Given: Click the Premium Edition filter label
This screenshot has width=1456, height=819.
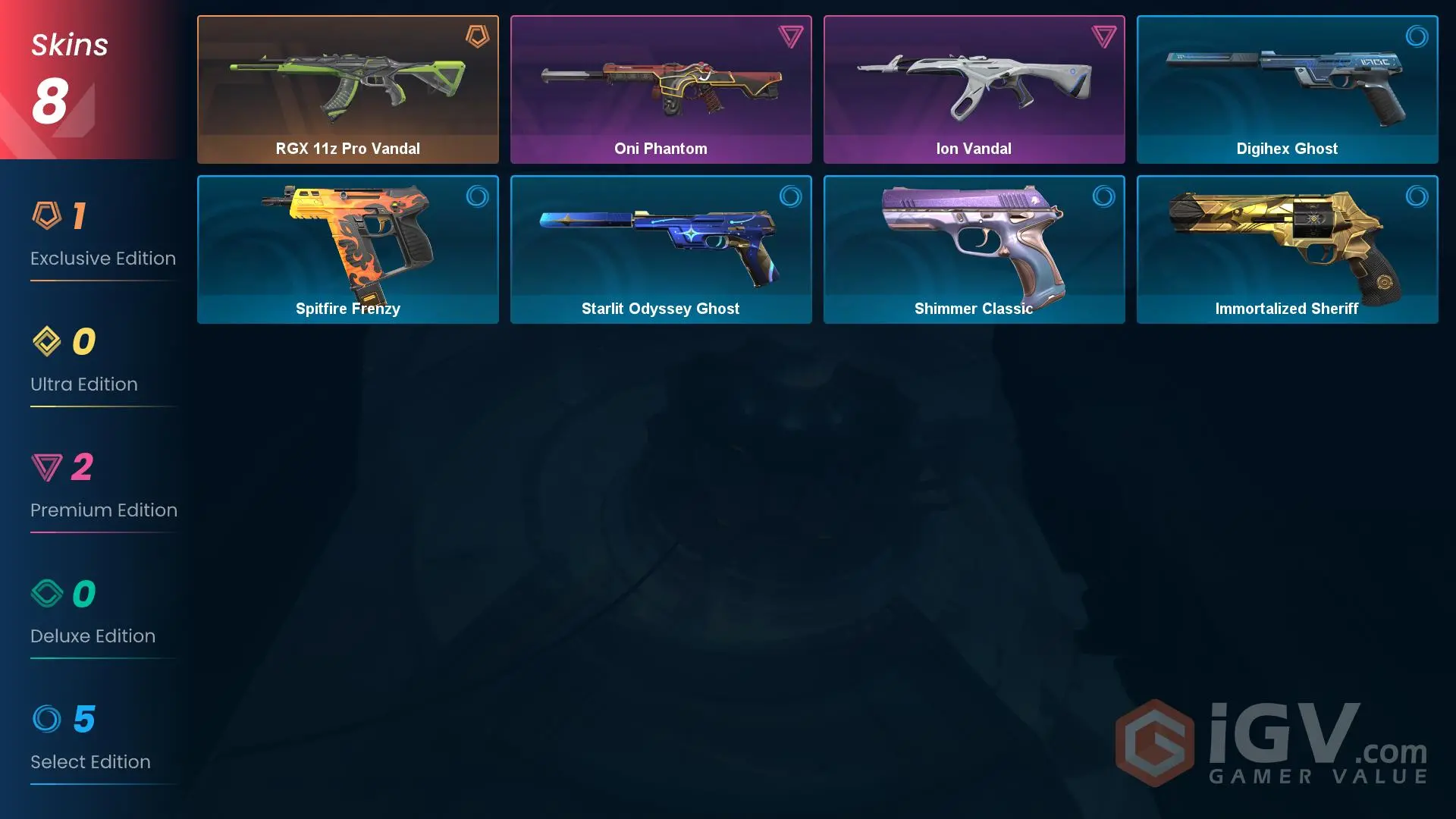Looking at the screenshot, I should coord(103,510).
